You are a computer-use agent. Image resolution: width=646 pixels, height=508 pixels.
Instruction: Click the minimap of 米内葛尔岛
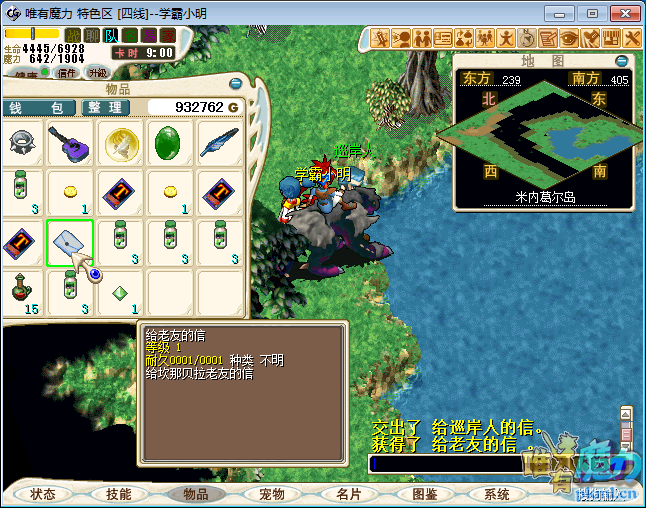click(x=543, y=135)
